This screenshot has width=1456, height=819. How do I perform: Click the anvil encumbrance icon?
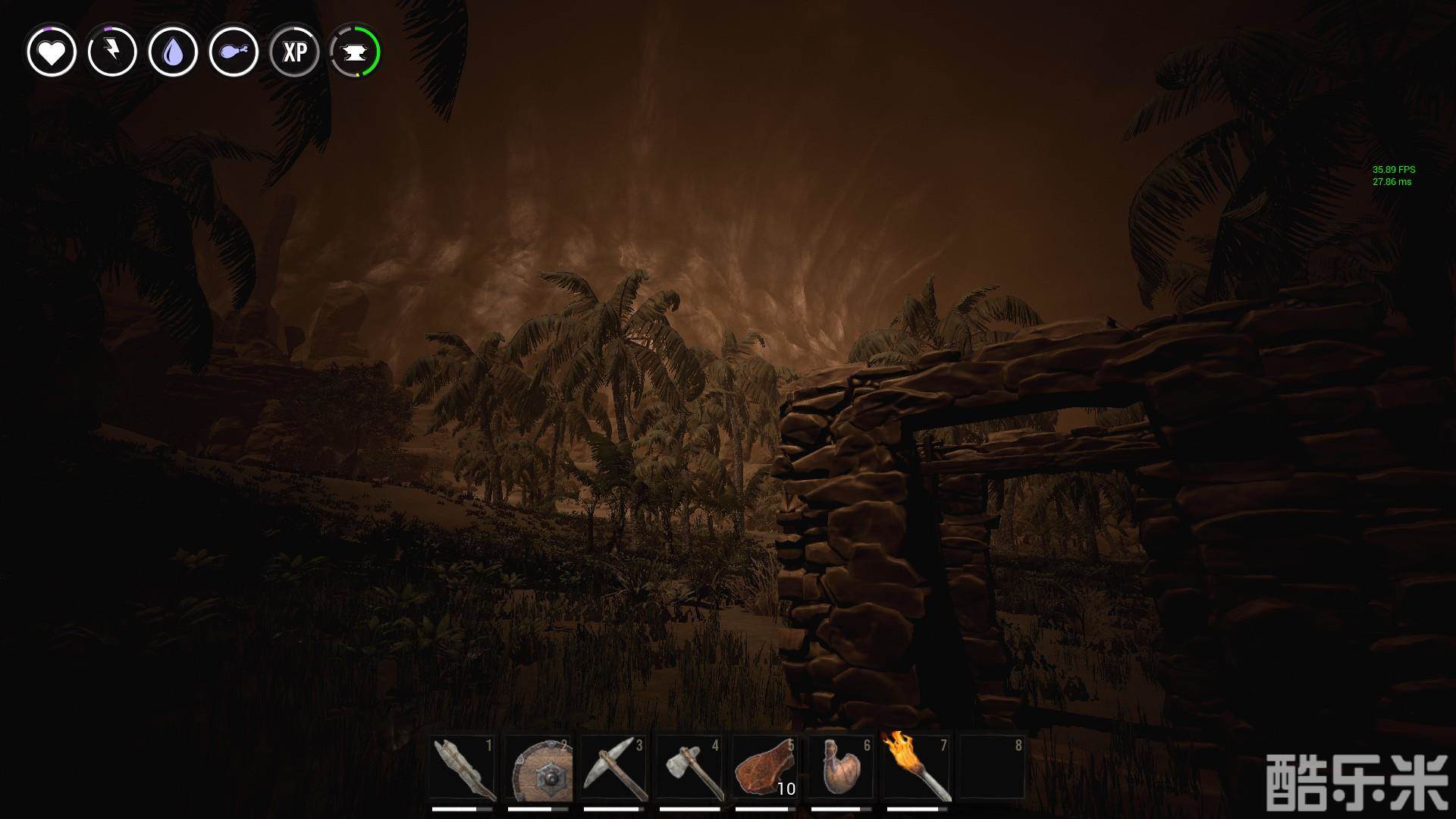(x=355, y=52)
